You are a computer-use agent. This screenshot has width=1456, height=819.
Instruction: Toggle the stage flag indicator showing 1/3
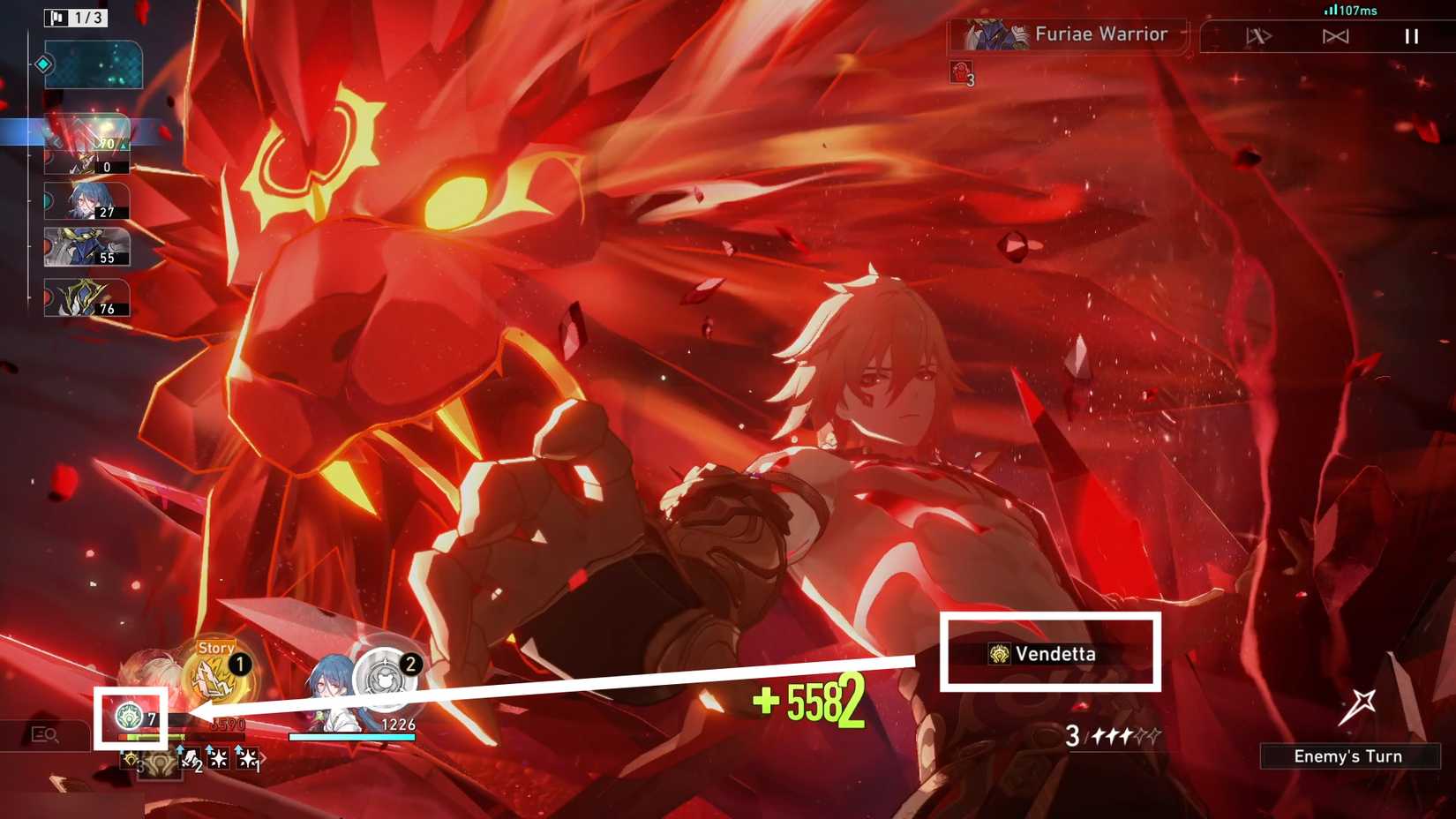(75, 17)
